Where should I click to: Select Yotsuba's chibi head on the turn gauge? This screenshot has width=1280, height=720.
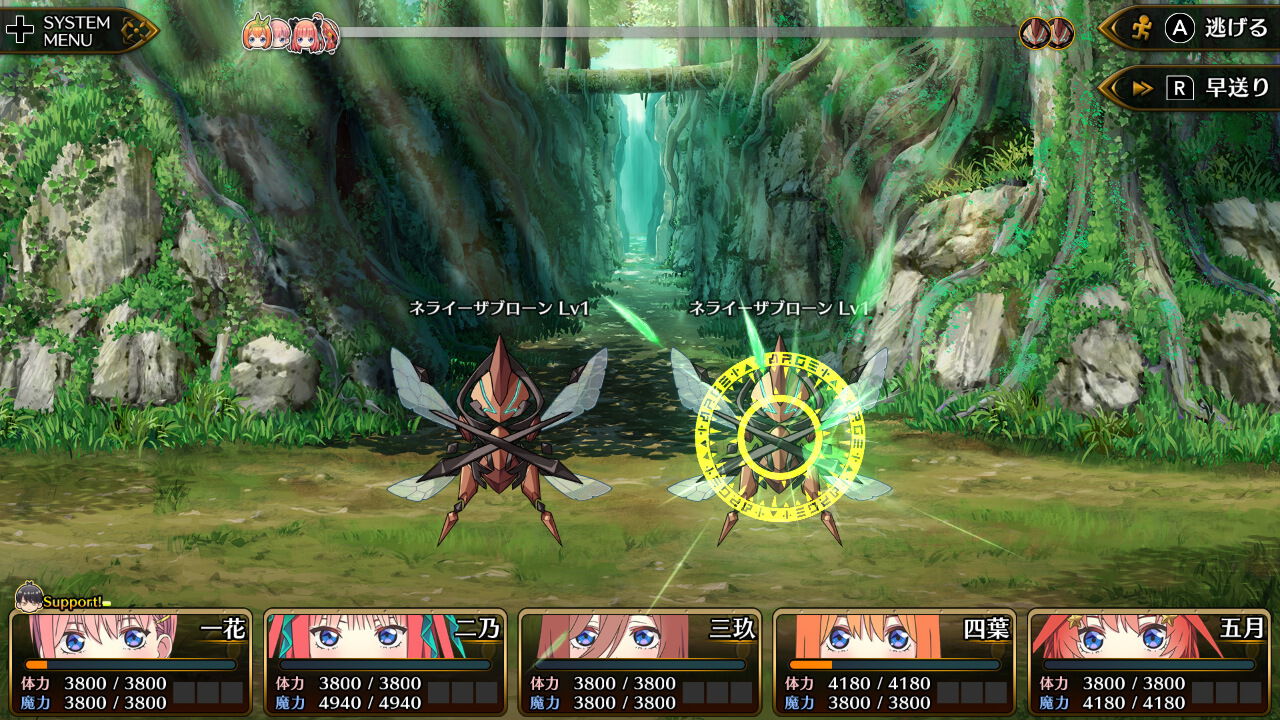(257, 33)
